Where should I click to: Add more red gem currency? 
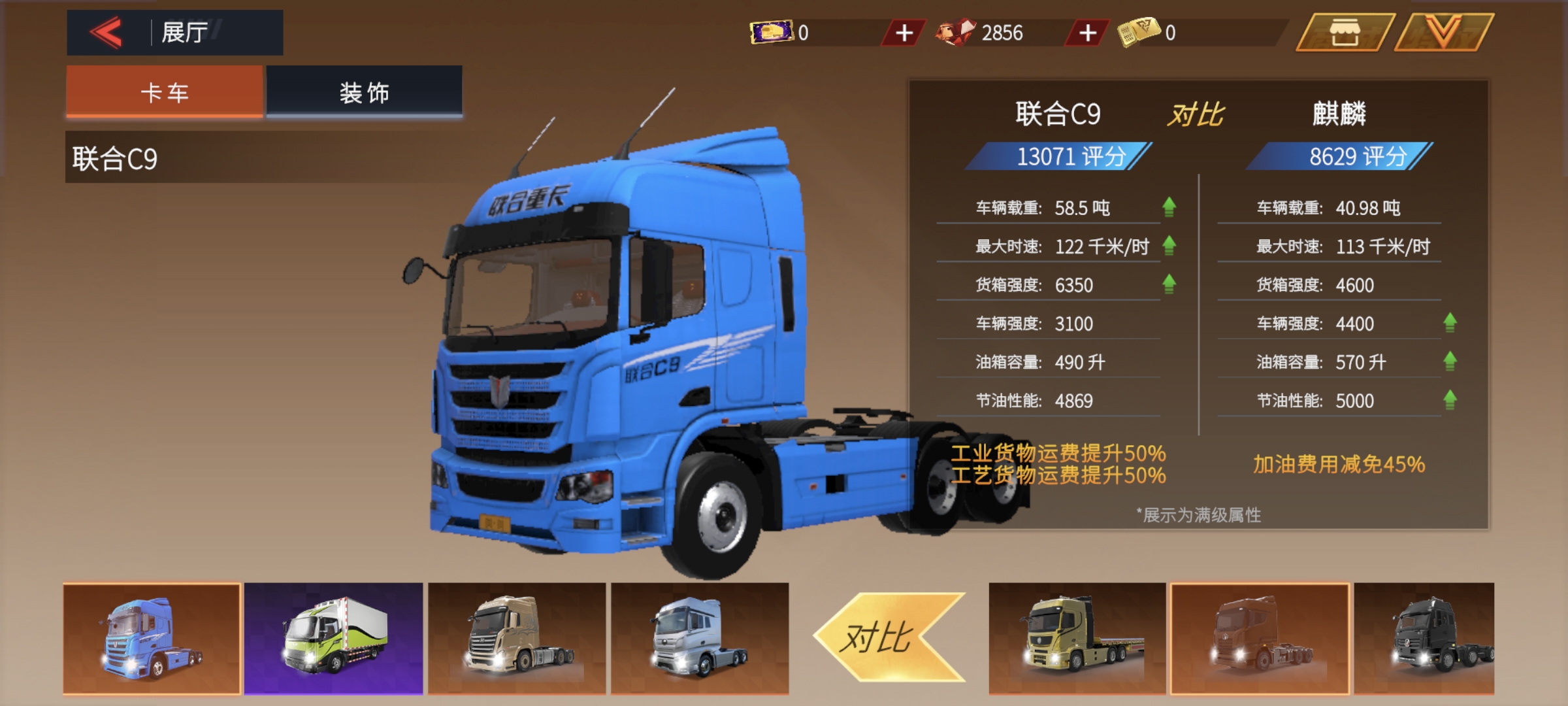click(1087, 33)
